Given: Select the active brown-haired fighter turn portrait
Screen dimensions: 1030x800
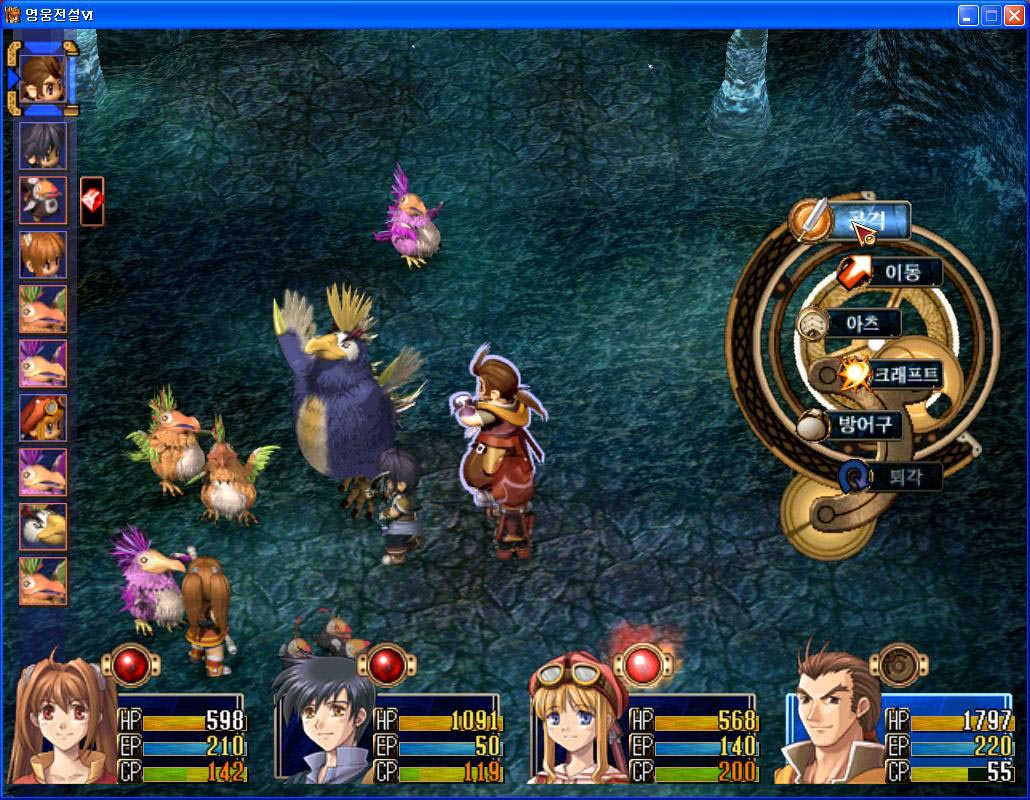Looking at the screenshot, I should coord(43,78).
